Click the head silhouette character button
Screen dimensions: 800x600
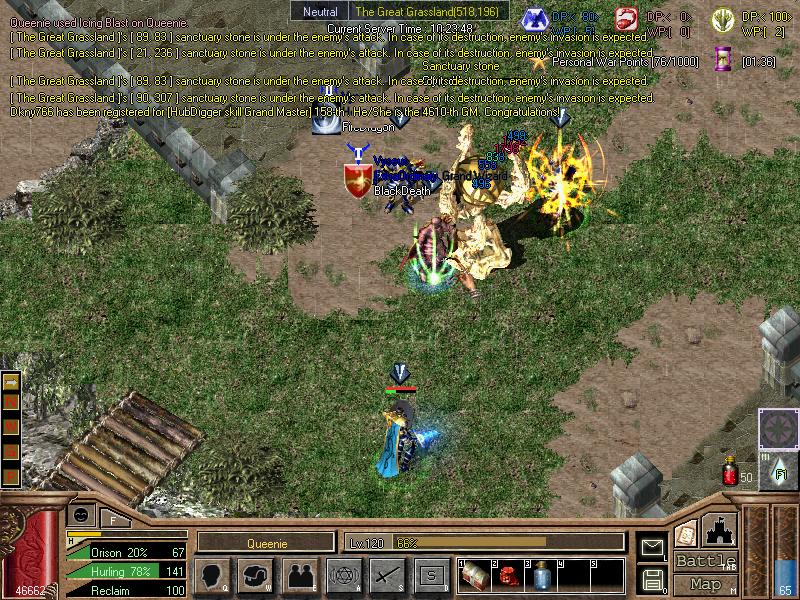coord(212,576)
